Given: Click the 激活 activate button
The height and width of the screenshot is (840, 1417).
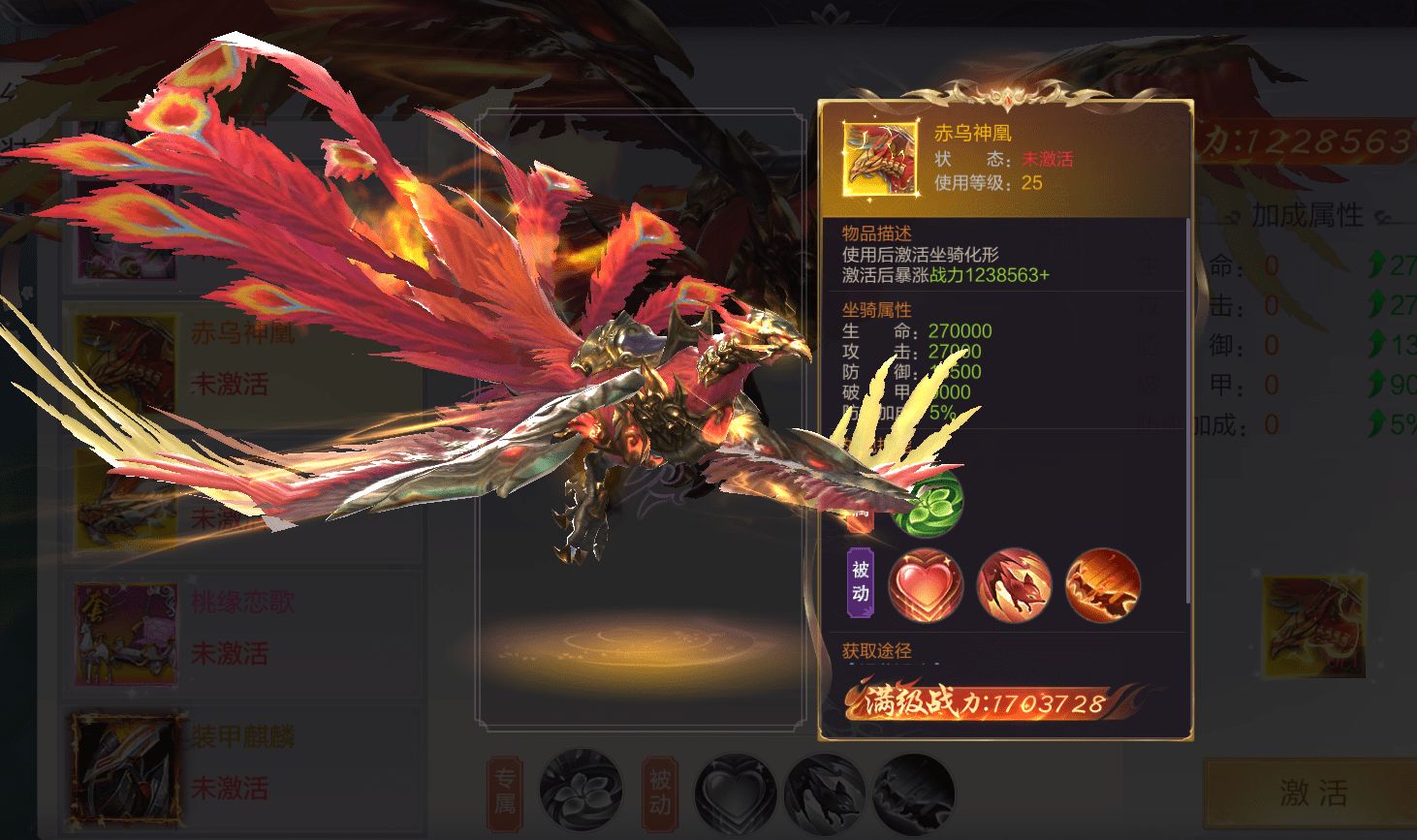Looking at the screenshot, I should pyautogui.click(x=1312, y=793).
